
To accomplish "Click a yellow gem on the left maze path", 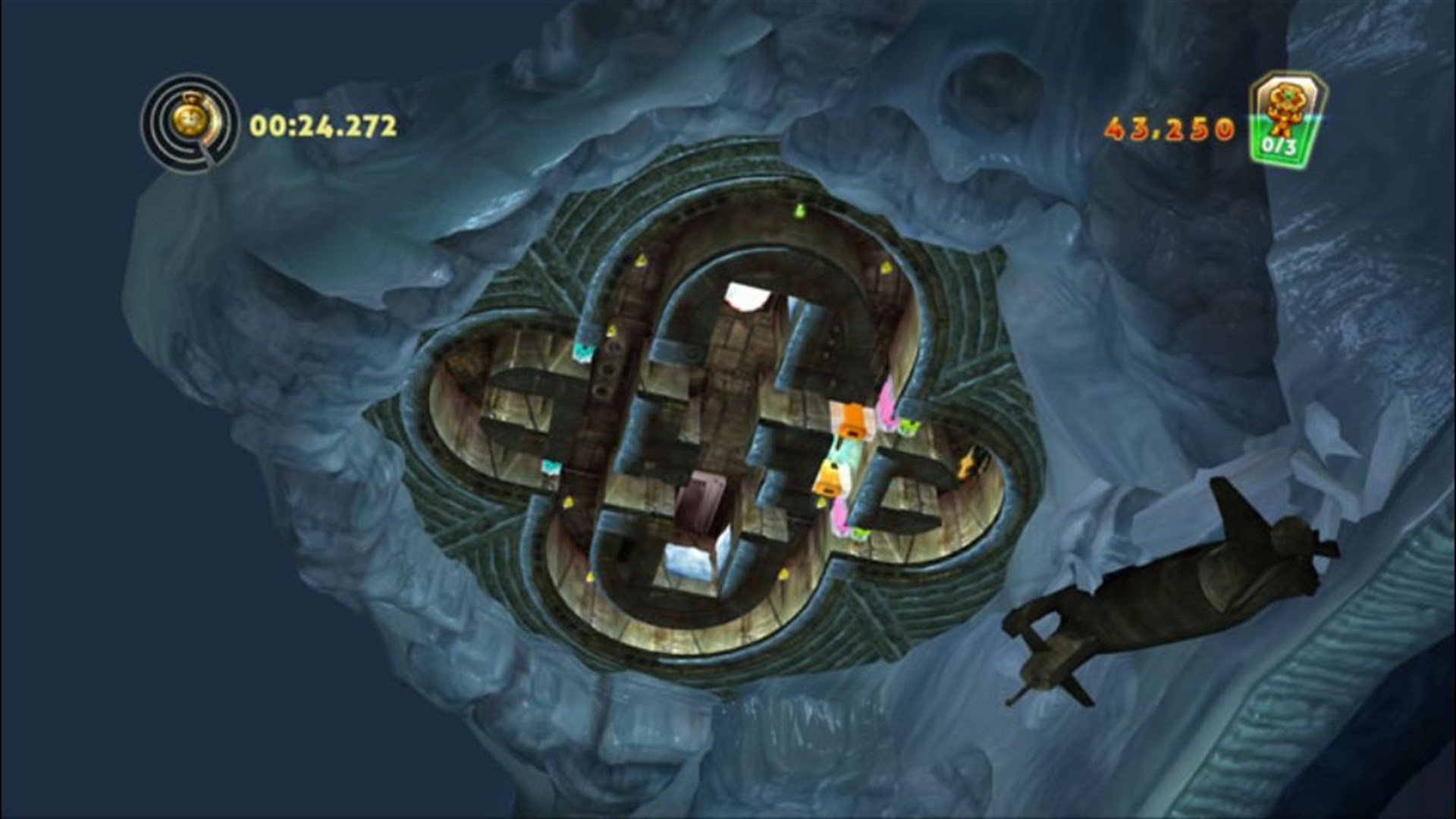I will click(x=567, y=503).
